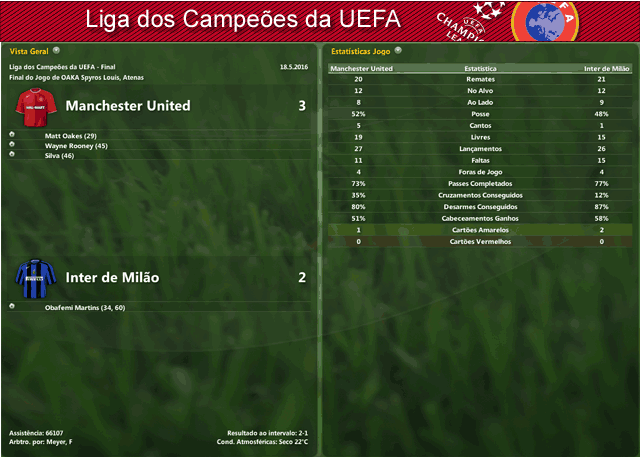Select the Cartões Vermelhos row

pos(480,241)
